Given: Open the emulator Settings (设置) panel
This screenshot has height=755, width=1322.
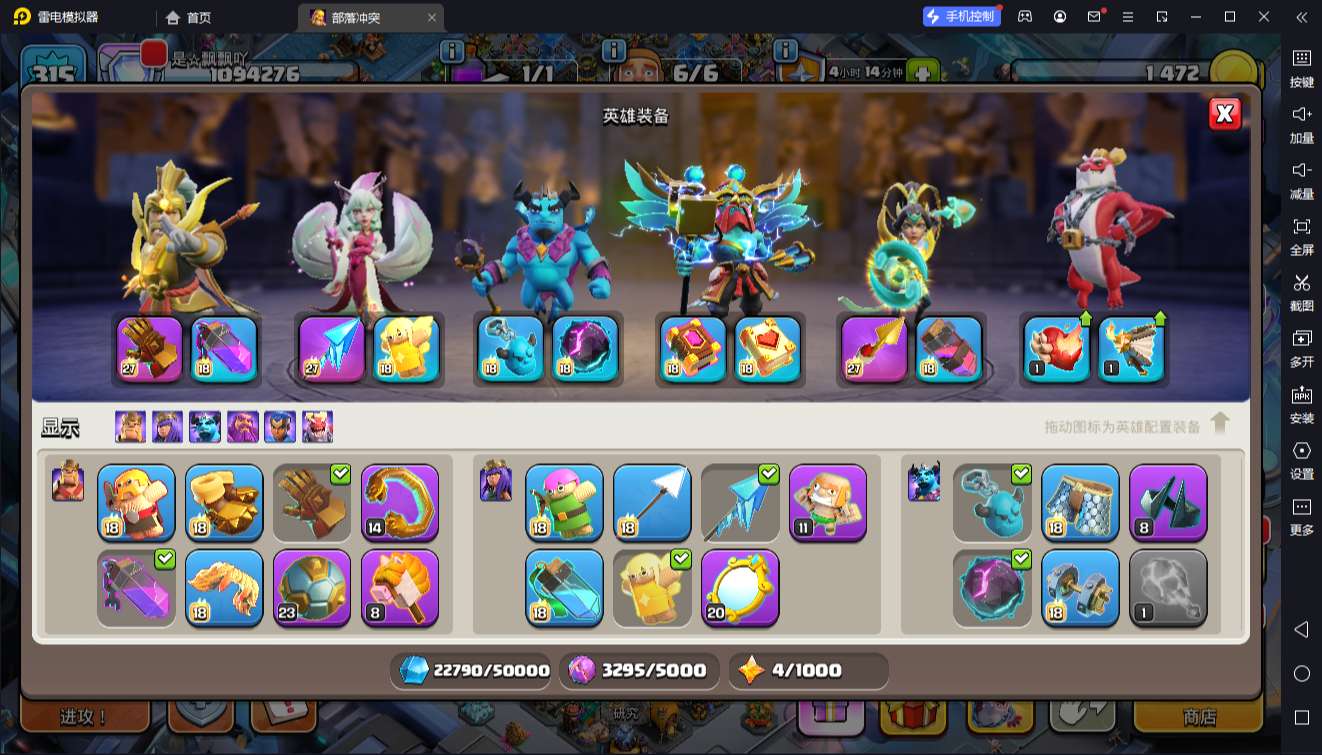Looking at the screenshot, I should 1301,459.
